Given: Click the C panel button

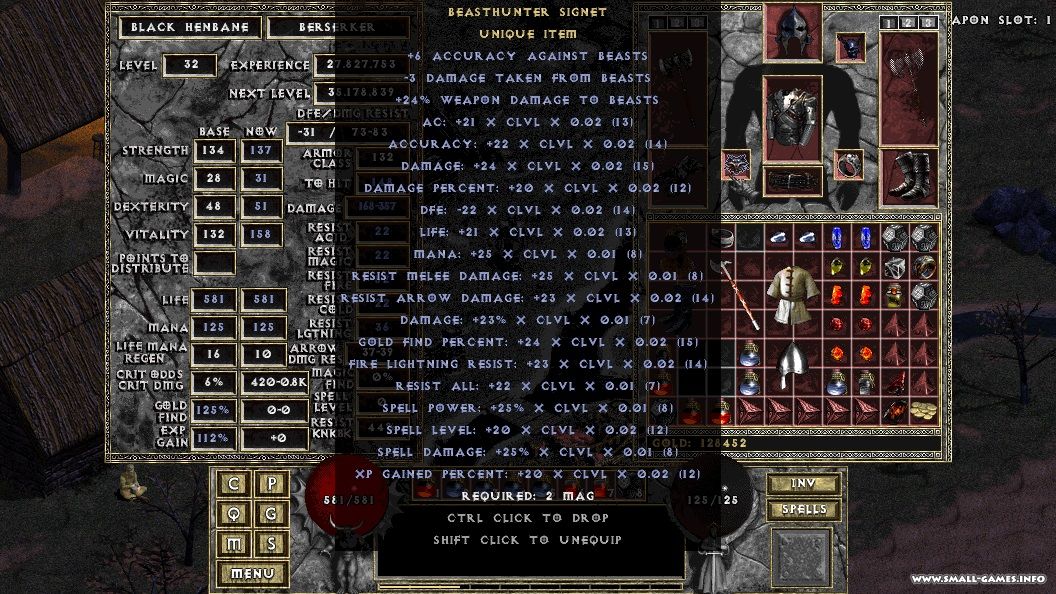Looking at the screenshot, I should (235, 484).
